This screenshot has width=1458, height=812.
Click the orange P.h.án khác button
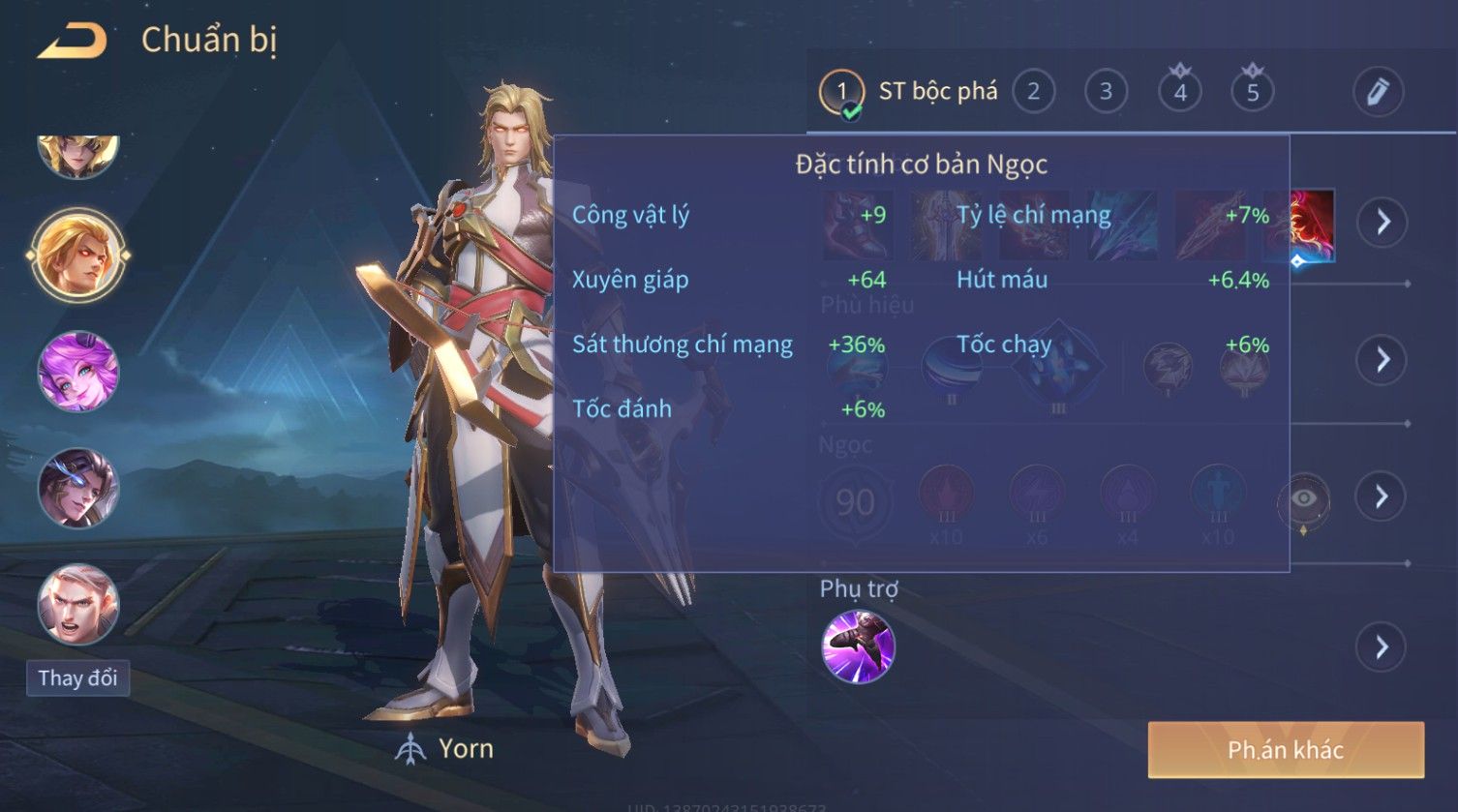point(1286,750)
